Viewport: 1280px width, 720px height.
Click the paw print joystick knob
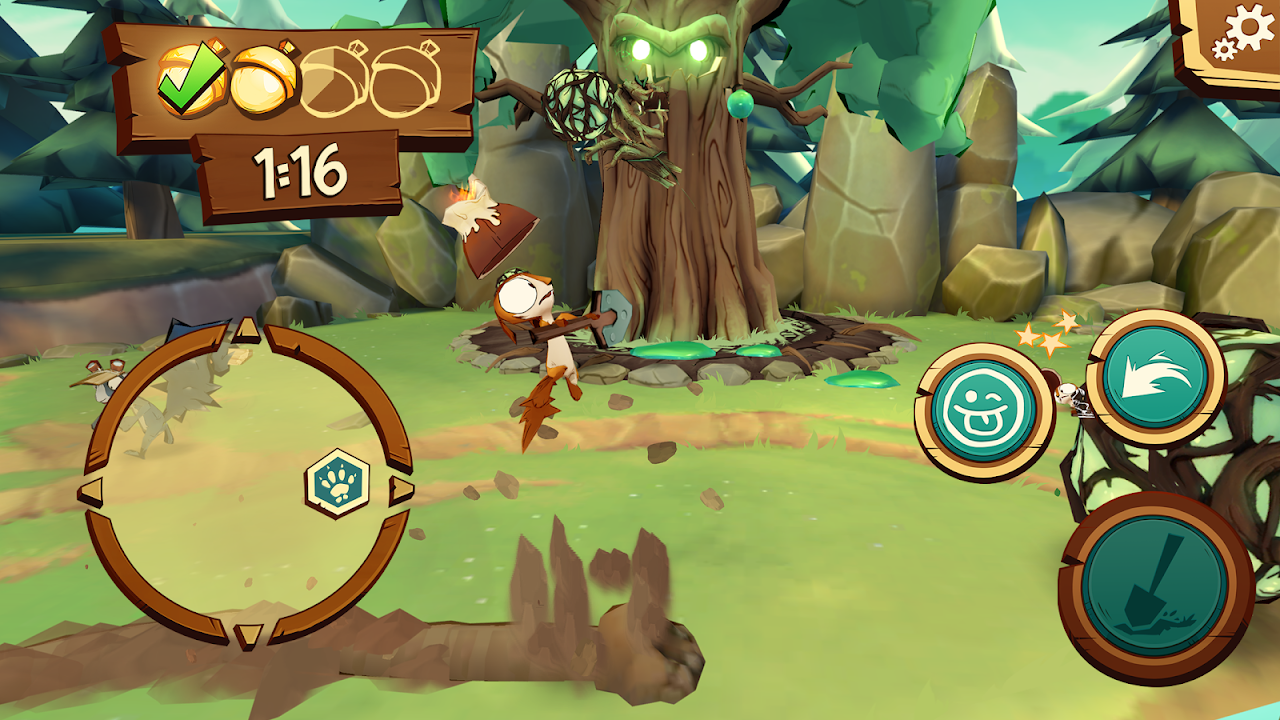click(x=337, y=483)
